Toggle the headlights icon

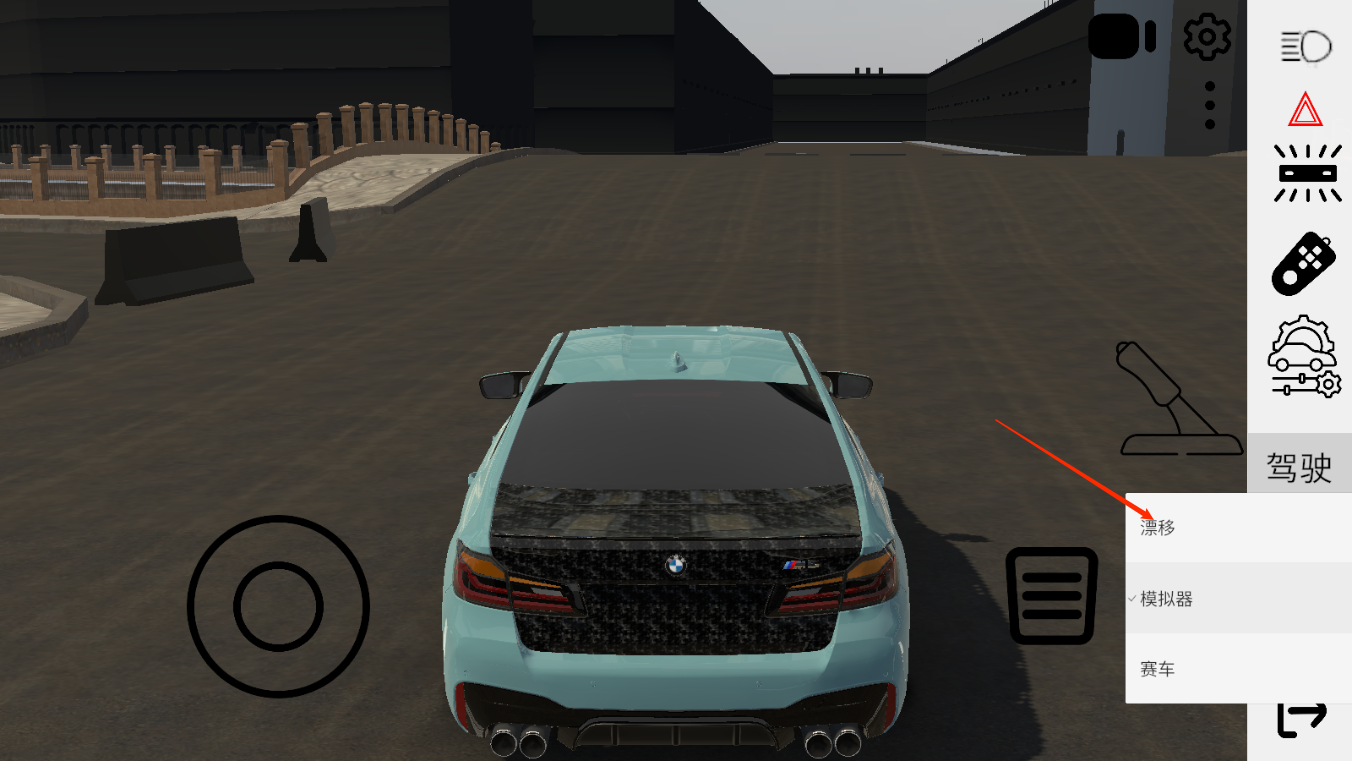coord(1306,46)
